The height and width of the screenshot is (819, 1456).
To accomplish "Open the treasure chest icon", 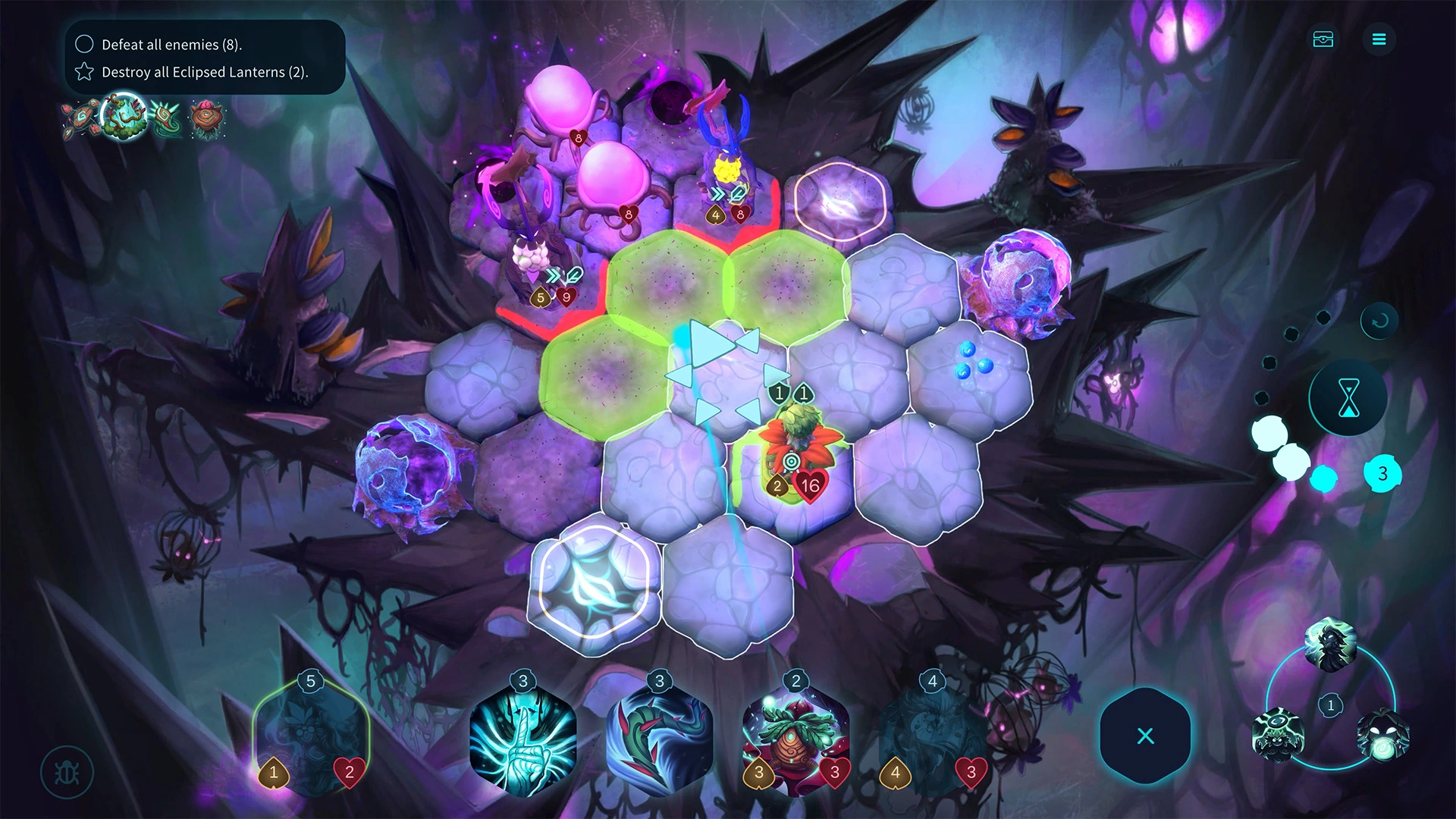I will pyautogui.click(x=1323, y=39).
